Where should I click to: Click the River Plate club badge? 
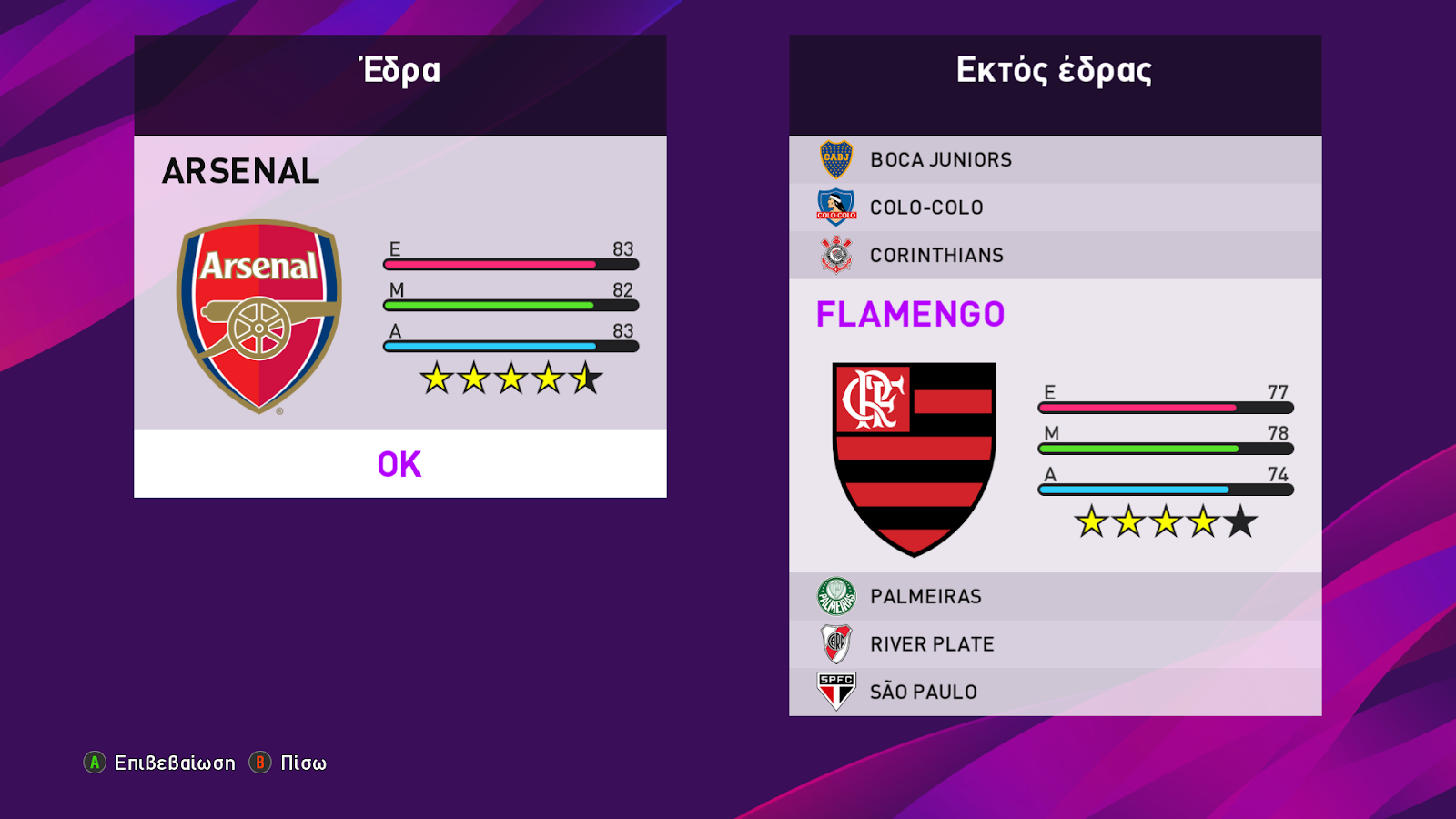click(x=837, y=643)
